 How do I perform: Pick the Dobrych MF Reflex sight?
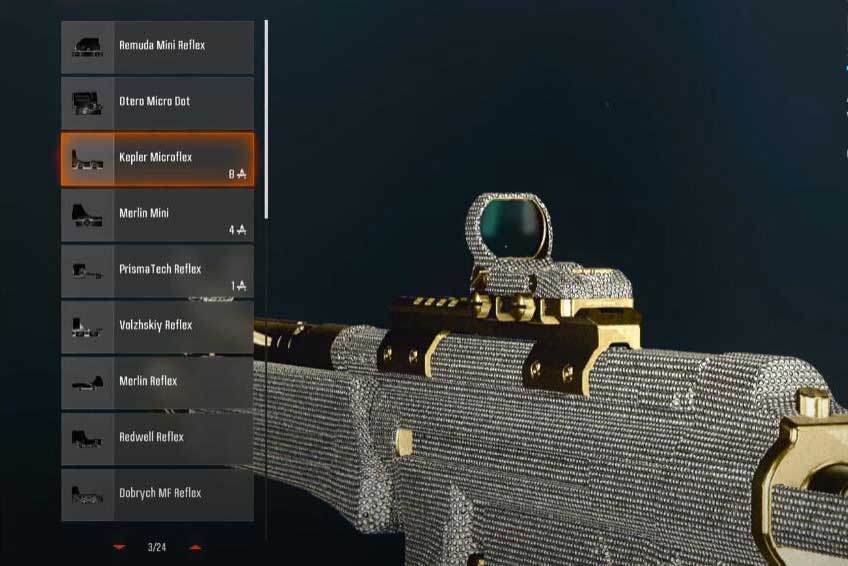pyautogui.click(x=157, y=495)
